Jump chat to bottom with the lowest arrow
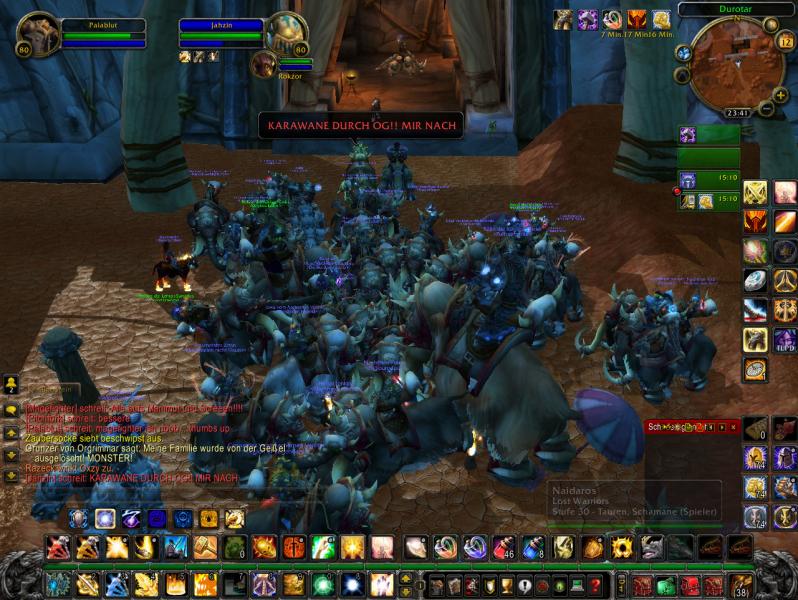798x600 pixels. tap(11, 476)
